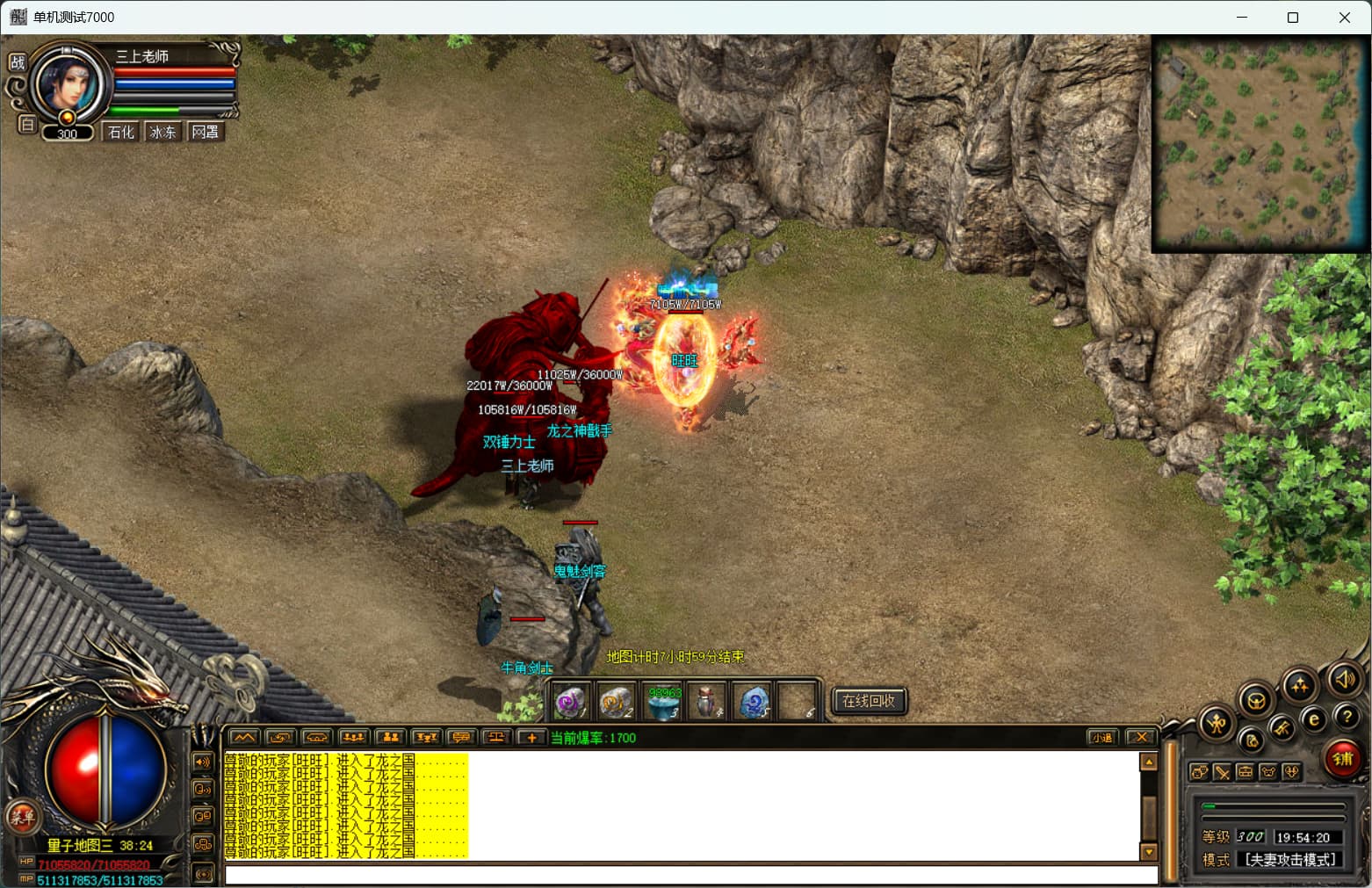Maximize the game window
The image size is (1372, 888).
1293,18
